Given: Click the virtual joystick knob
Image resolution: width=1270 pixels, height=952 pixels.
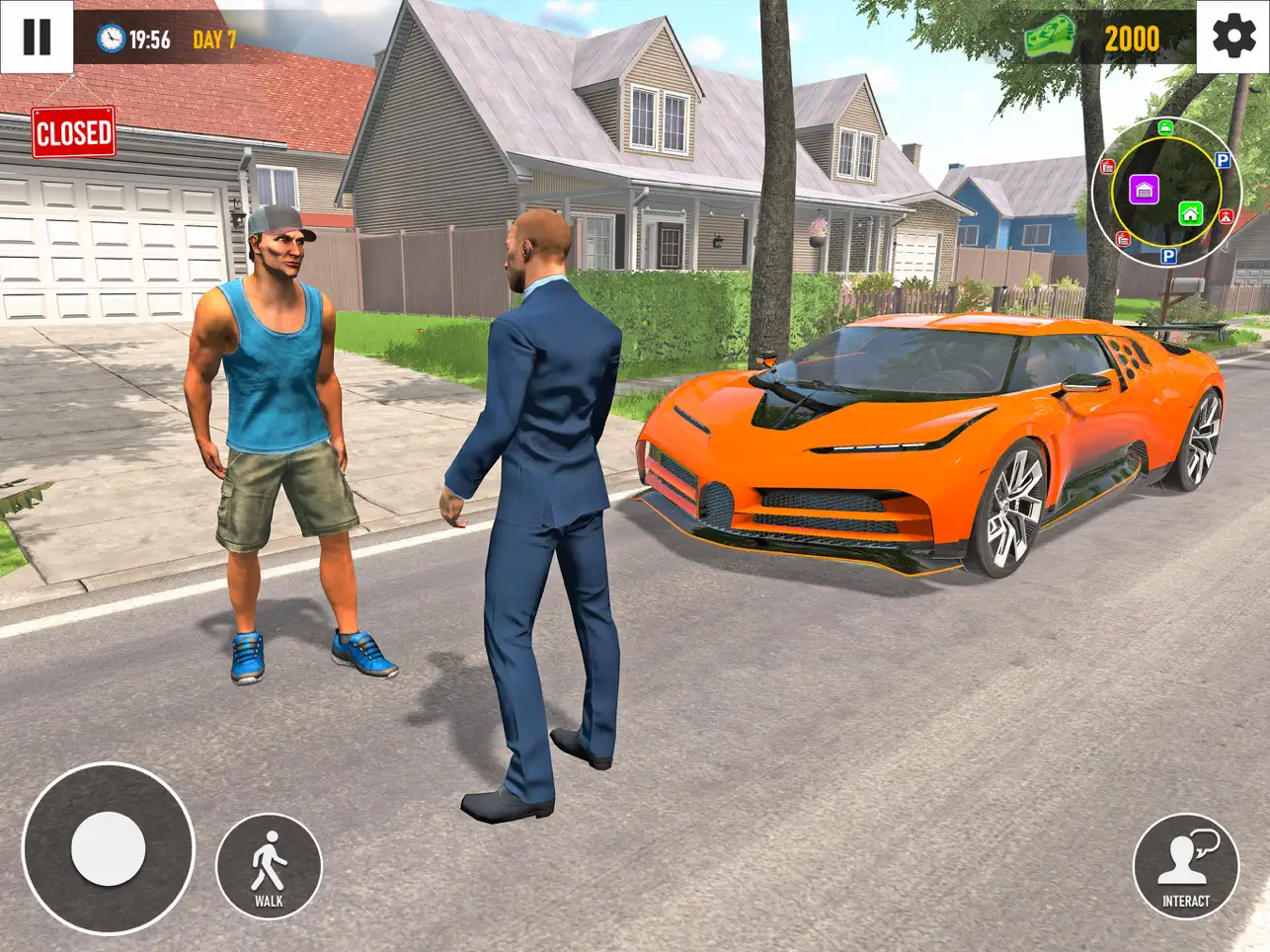Looking at the screenshot, I should point(107,849).
